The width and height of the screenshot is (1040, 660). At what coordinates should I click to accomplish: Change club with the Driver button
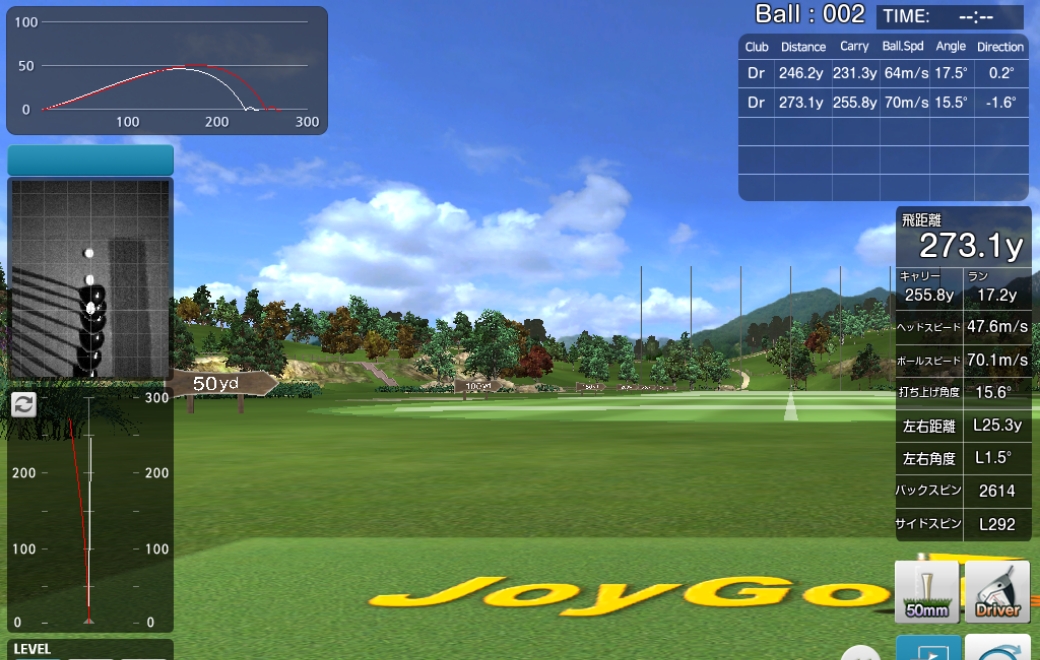pyautogui.click(x=997, y=591)
